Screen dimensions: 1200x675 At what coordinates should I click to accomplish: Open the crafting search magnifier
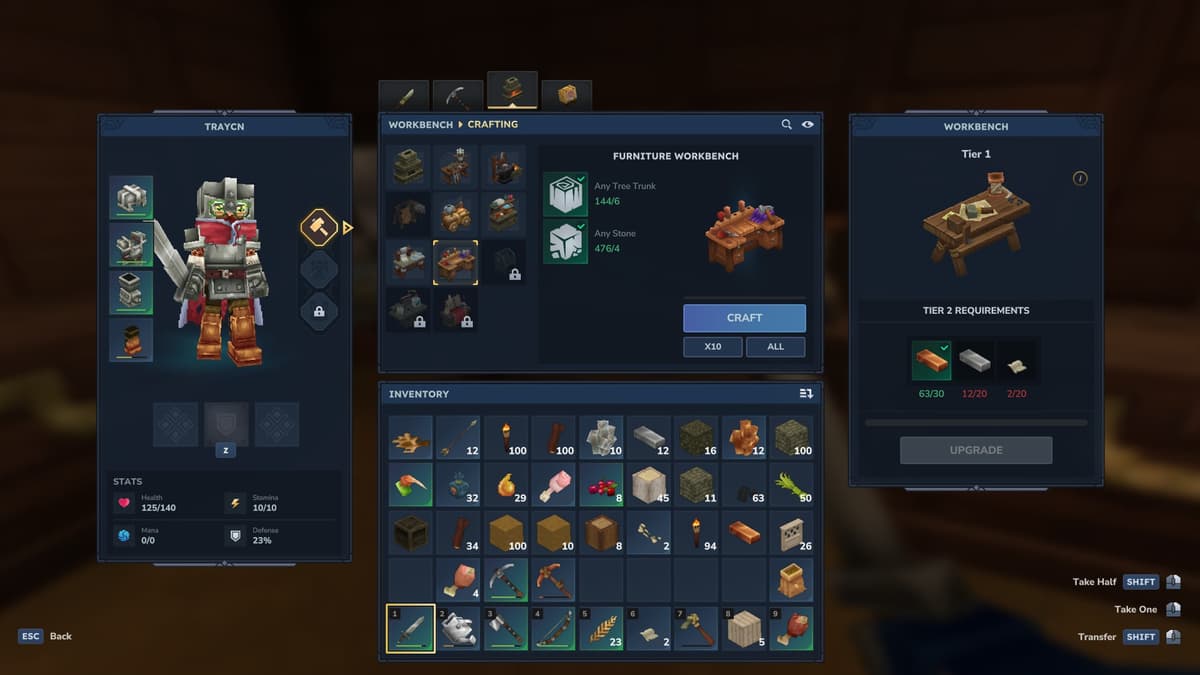tap(787, 124)
